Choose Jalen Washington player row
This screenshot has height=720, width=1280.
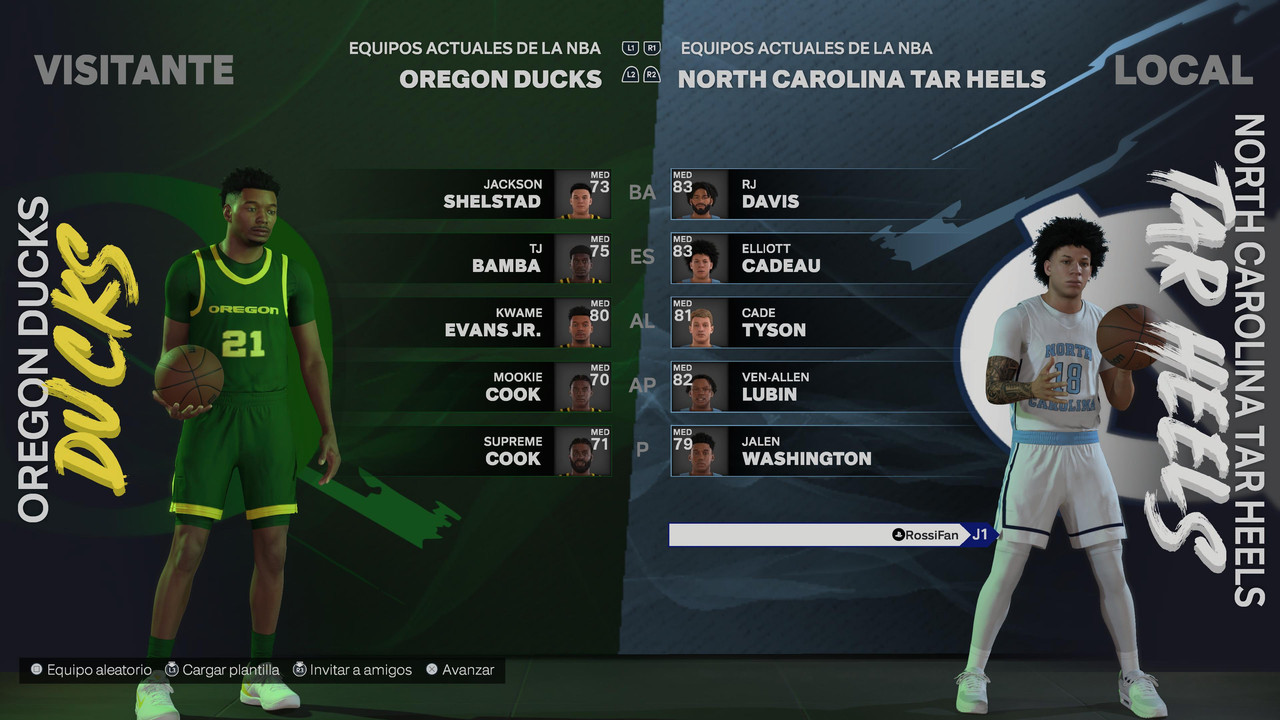(800, 450)
